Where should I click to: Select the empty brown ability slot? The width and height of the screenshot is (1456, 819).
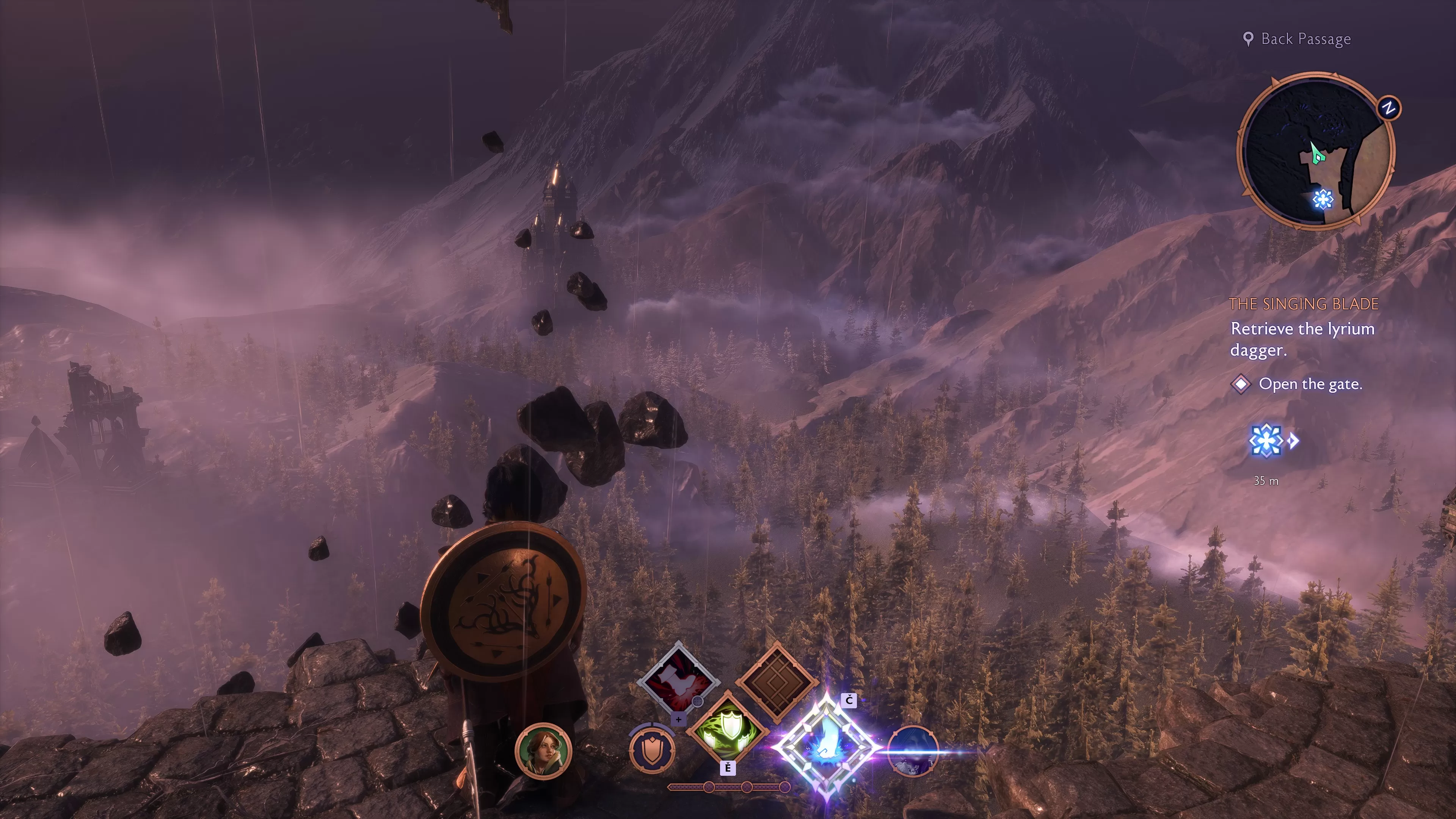[777, 682]
